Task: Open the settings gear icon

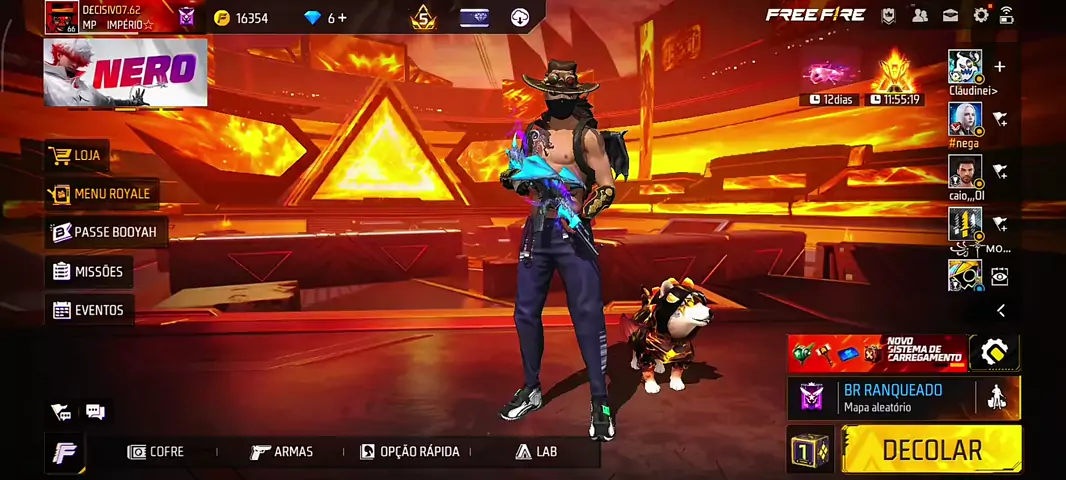Action: click(981, 15)
